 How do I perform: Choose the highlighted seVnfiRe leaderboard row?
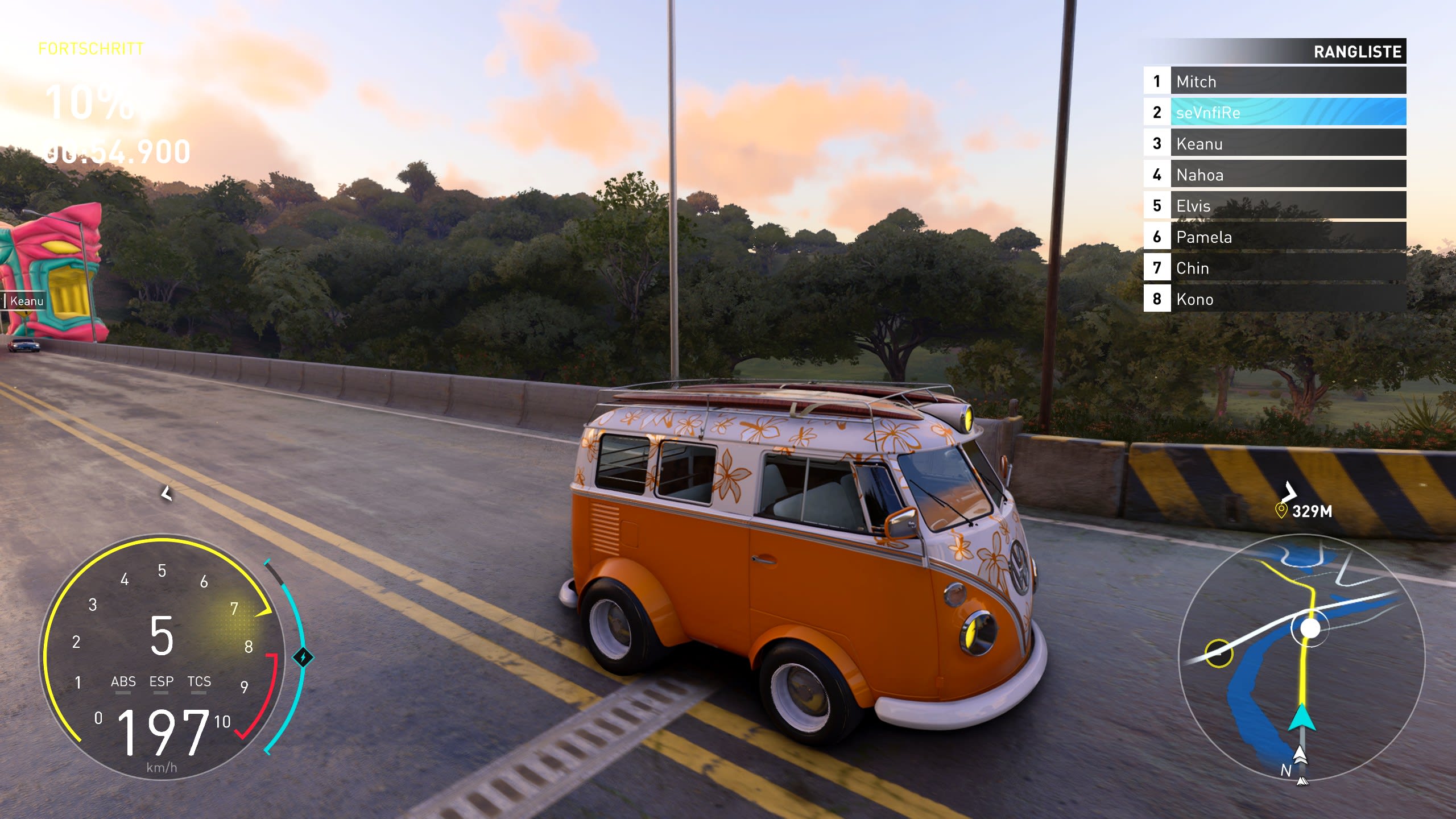(x=1274, y=112)
